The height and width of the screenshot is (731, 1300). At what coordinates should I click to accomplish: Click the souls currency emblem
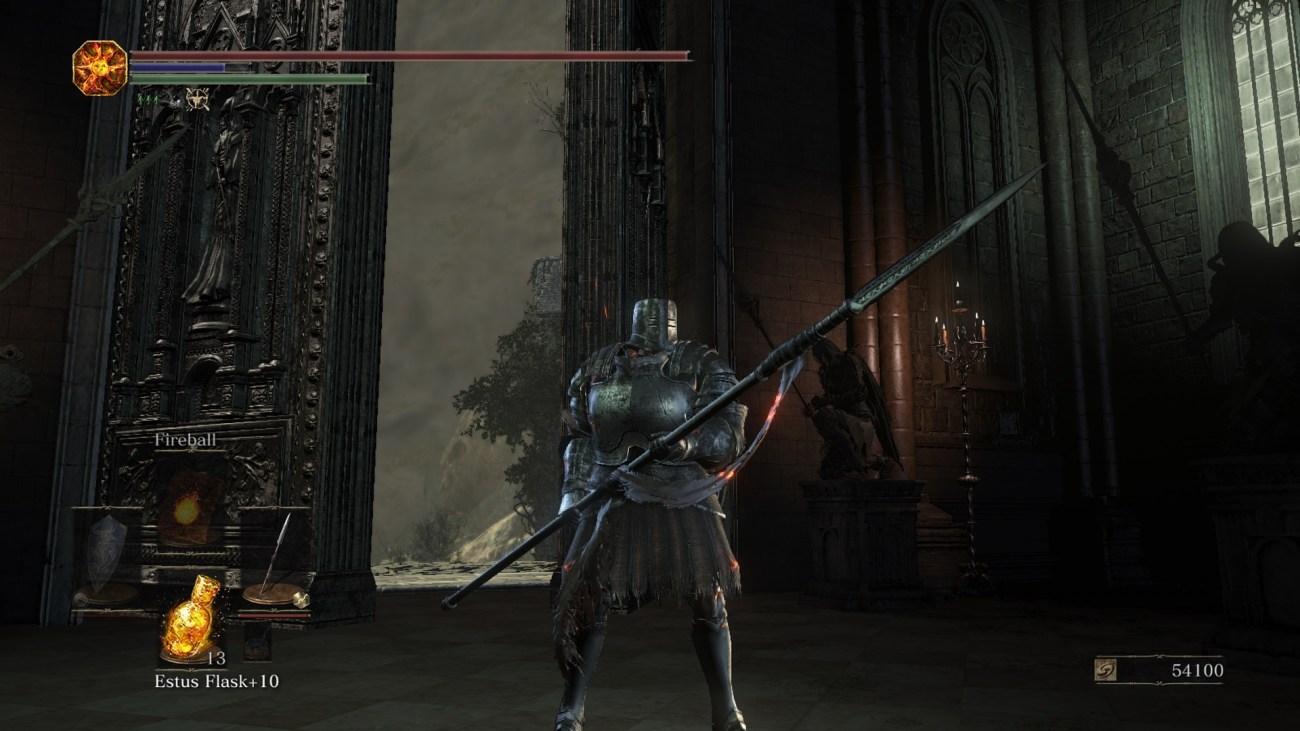(x=1107, y=670)
